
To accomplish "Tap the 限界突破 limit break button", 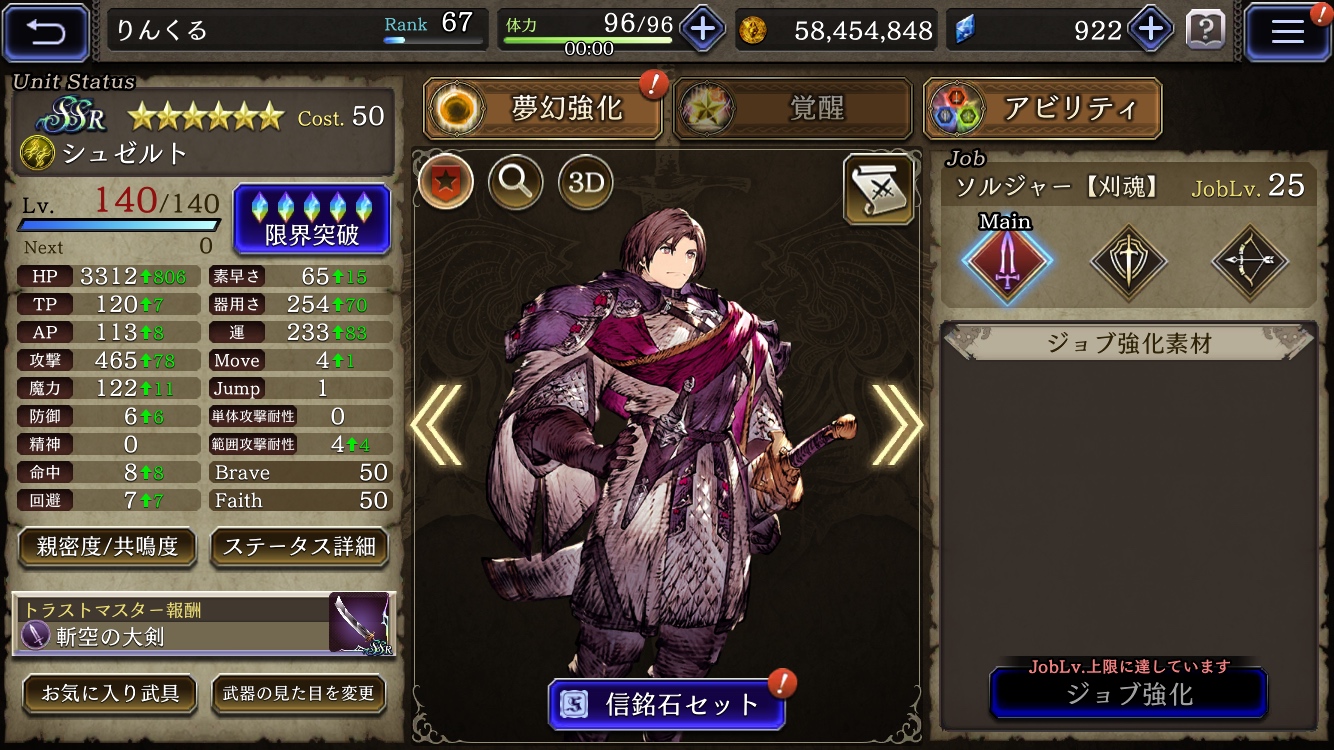I will [x=311, y=219].
